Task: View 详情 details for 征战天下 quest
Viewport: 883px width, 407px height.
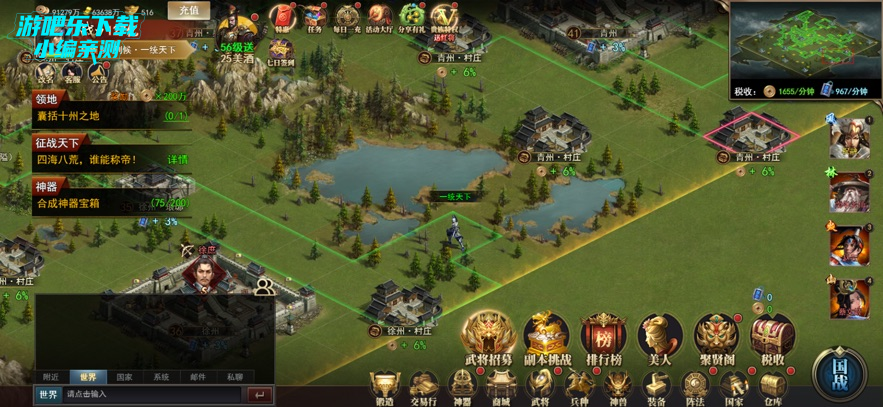Action: click(x=177, y=159)
